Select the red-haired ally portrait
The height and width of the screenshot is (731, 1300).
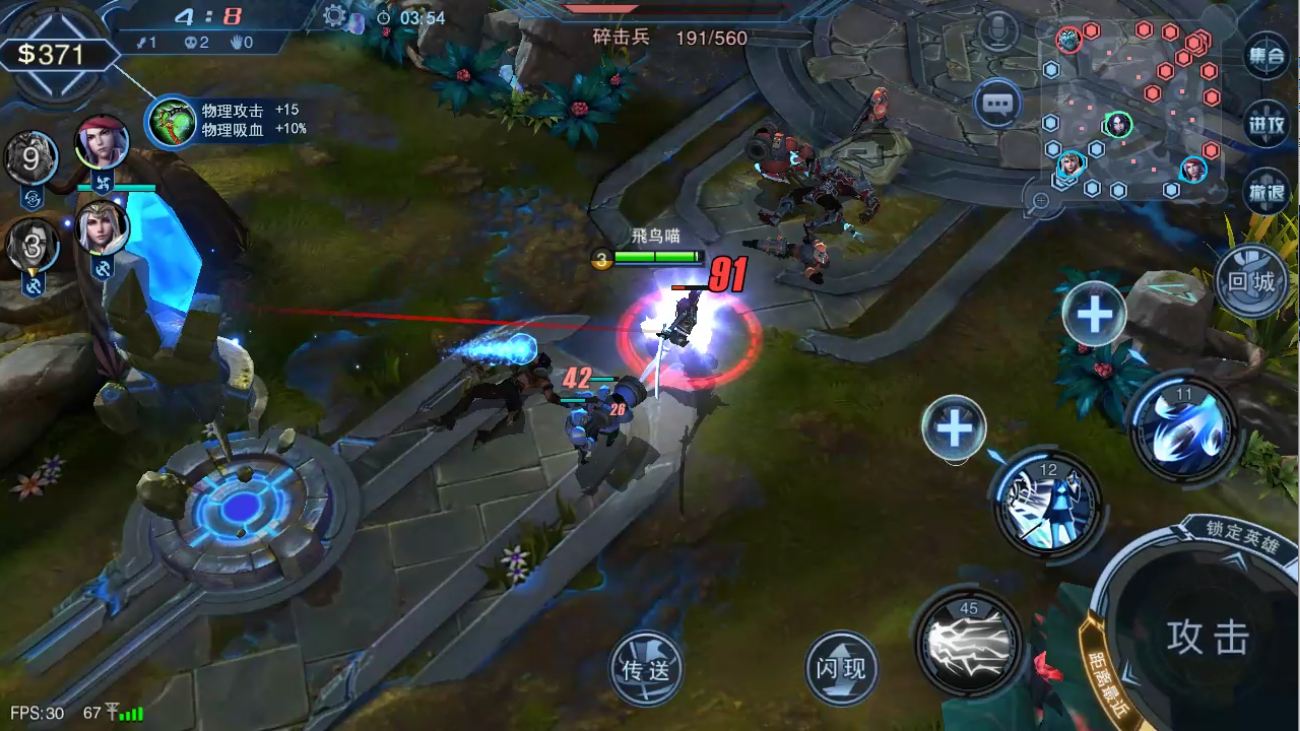pyautogui.click(x=102, y=142)
